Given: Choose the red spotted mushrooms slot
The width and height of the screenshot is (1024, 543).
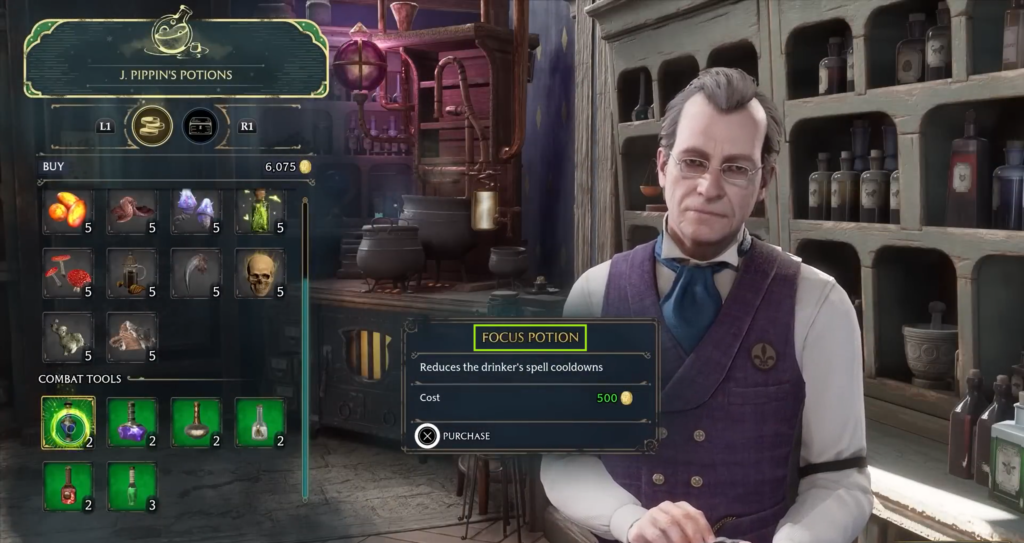Looking at the screenshot, I should point(68,274).
